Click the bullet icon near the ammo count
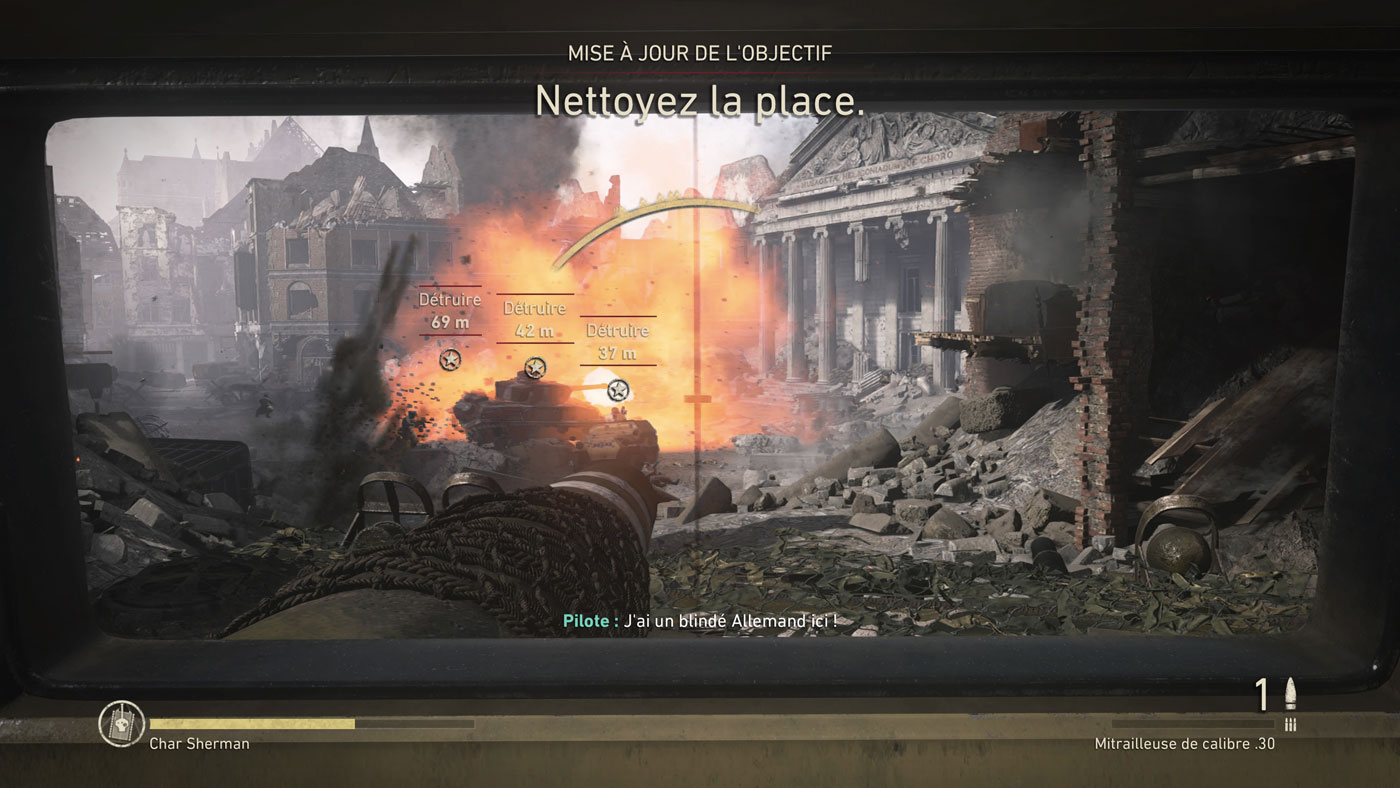 (1290, 695)
